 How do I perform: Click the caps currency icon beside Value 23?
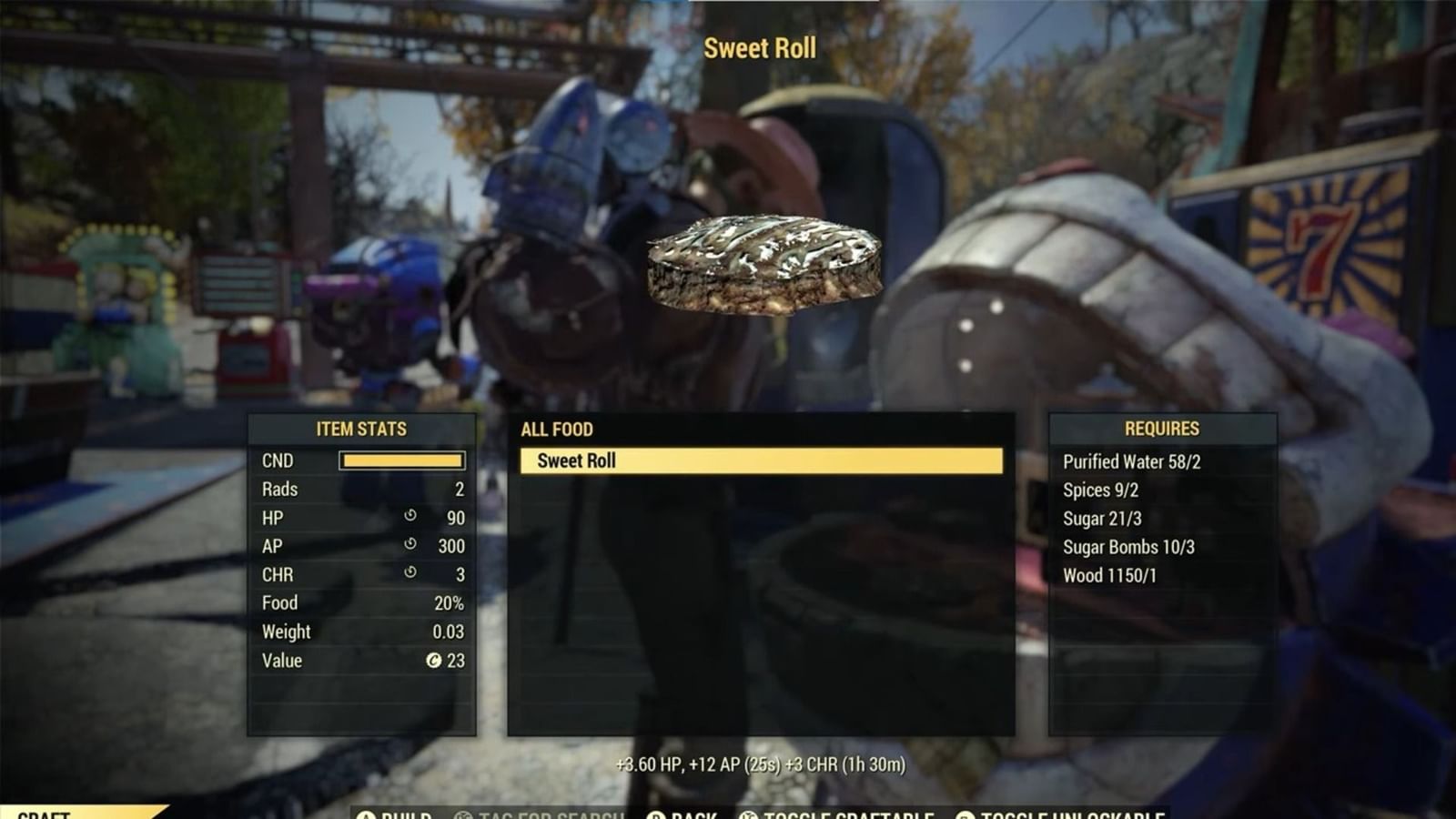[435, 661]
